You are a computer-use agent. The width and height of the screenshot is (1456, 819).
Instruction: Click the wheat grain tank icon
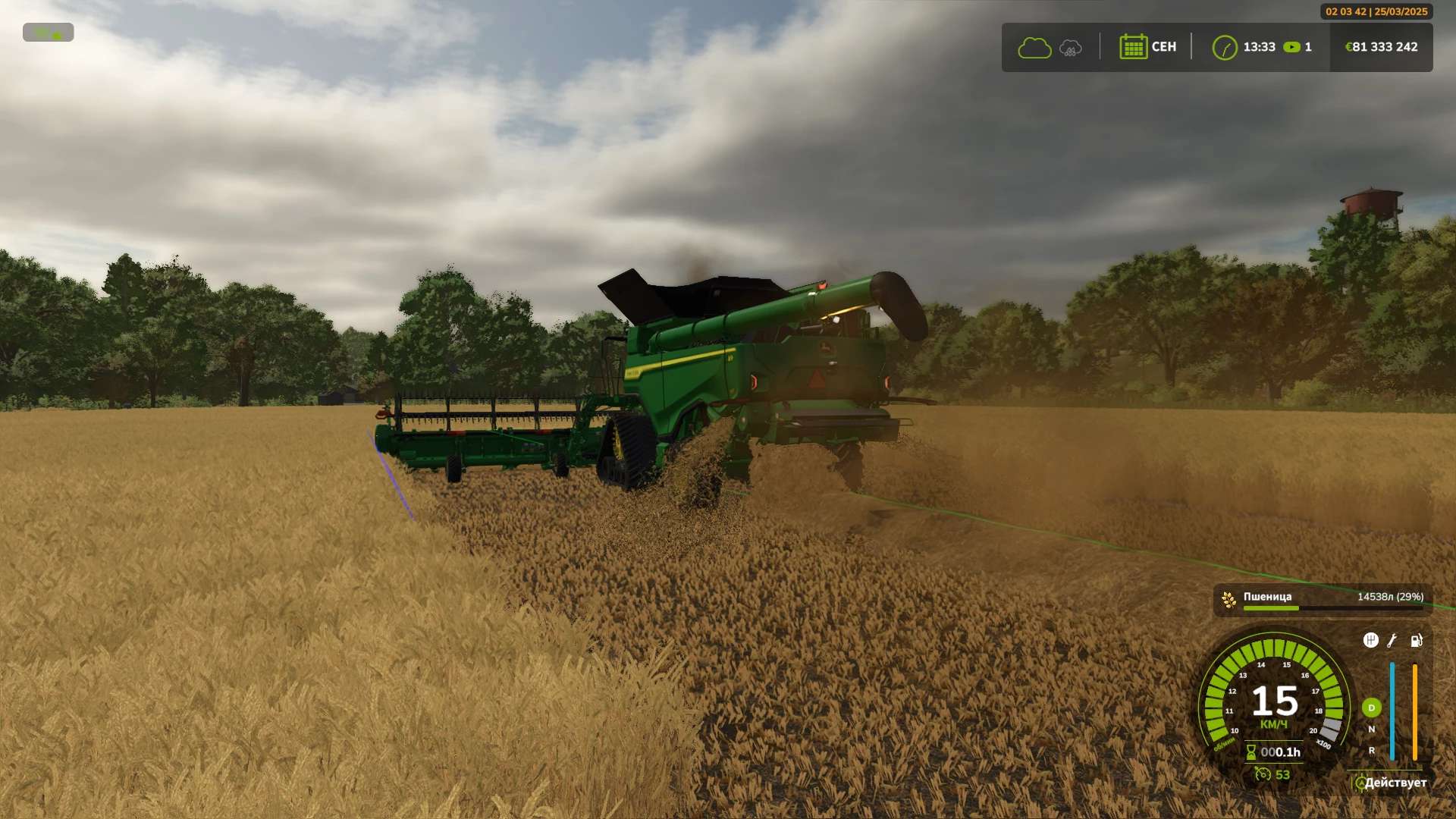(1228, 600)
